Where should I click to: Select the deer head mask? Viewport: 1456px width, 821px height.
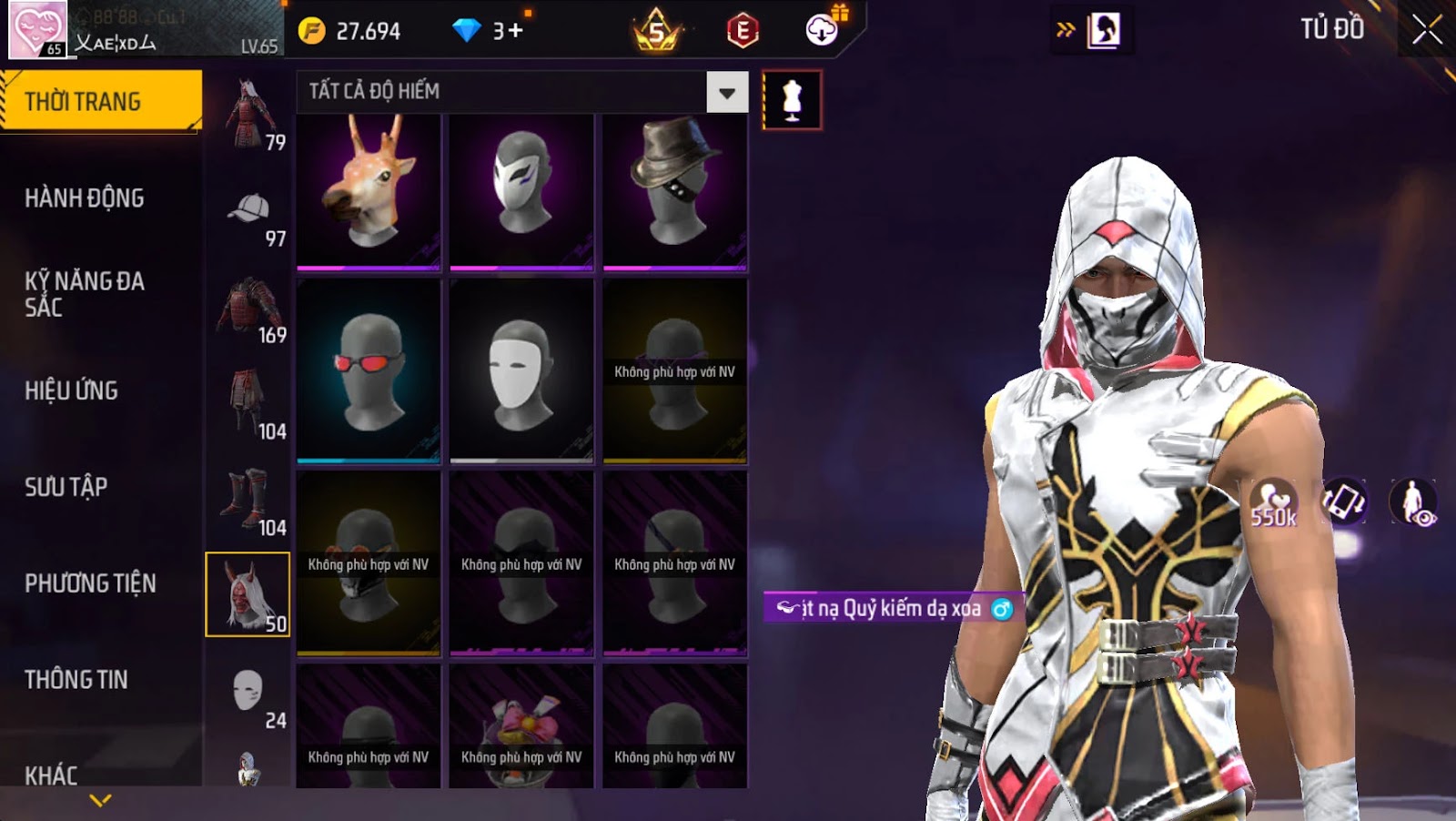click(369, 191)
